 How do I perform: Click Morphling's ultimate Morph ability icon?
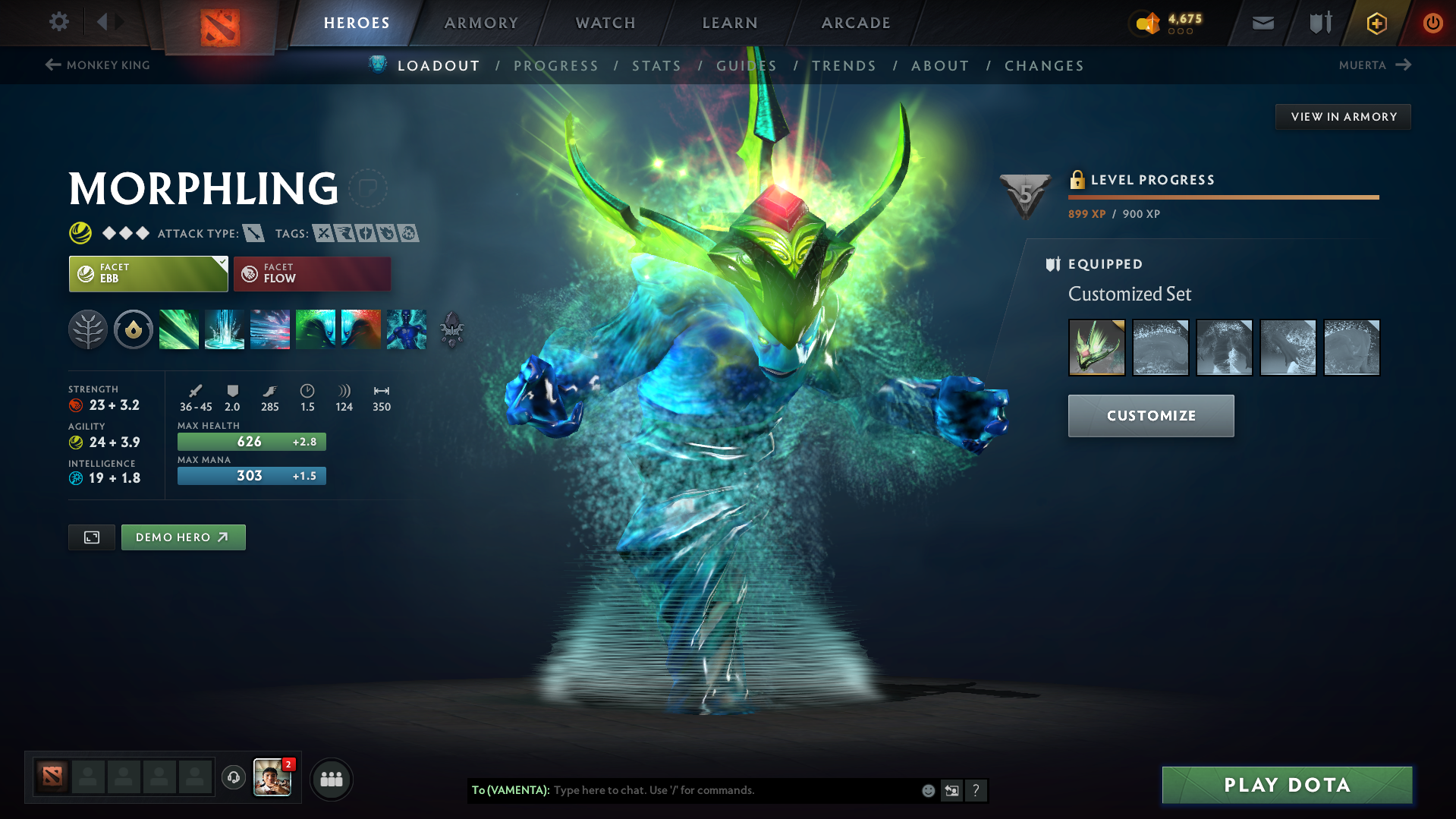coord(407,329)
